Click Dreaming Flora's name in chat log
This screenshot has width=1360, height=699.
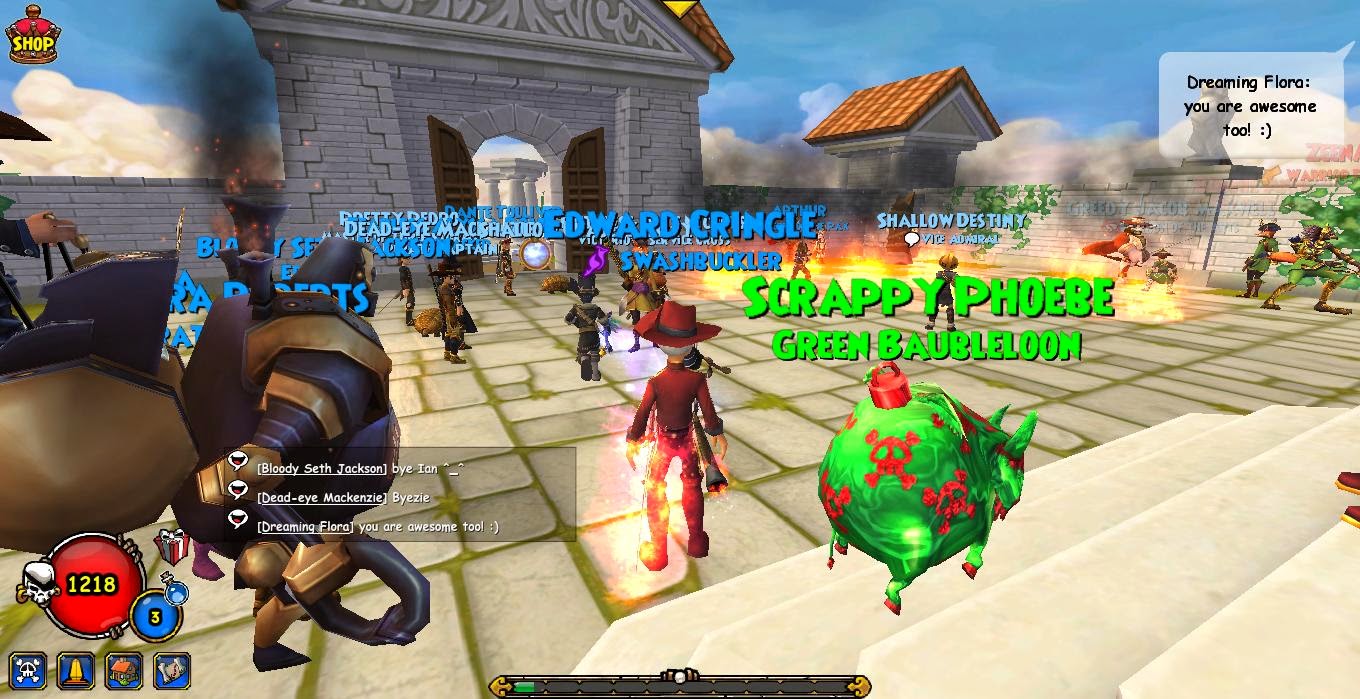[x=305, y=526]
